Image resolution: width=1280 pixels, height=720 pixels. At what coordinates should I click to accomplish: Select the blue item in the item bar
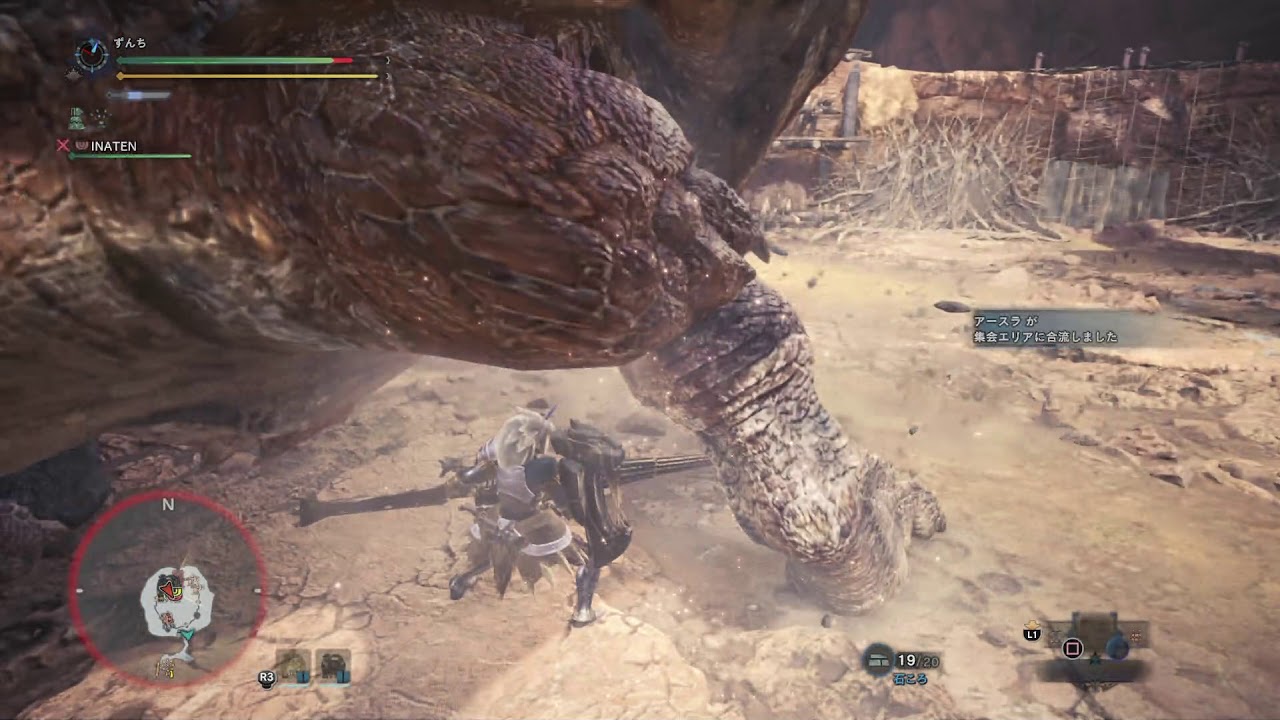[x=1117, y=646]
